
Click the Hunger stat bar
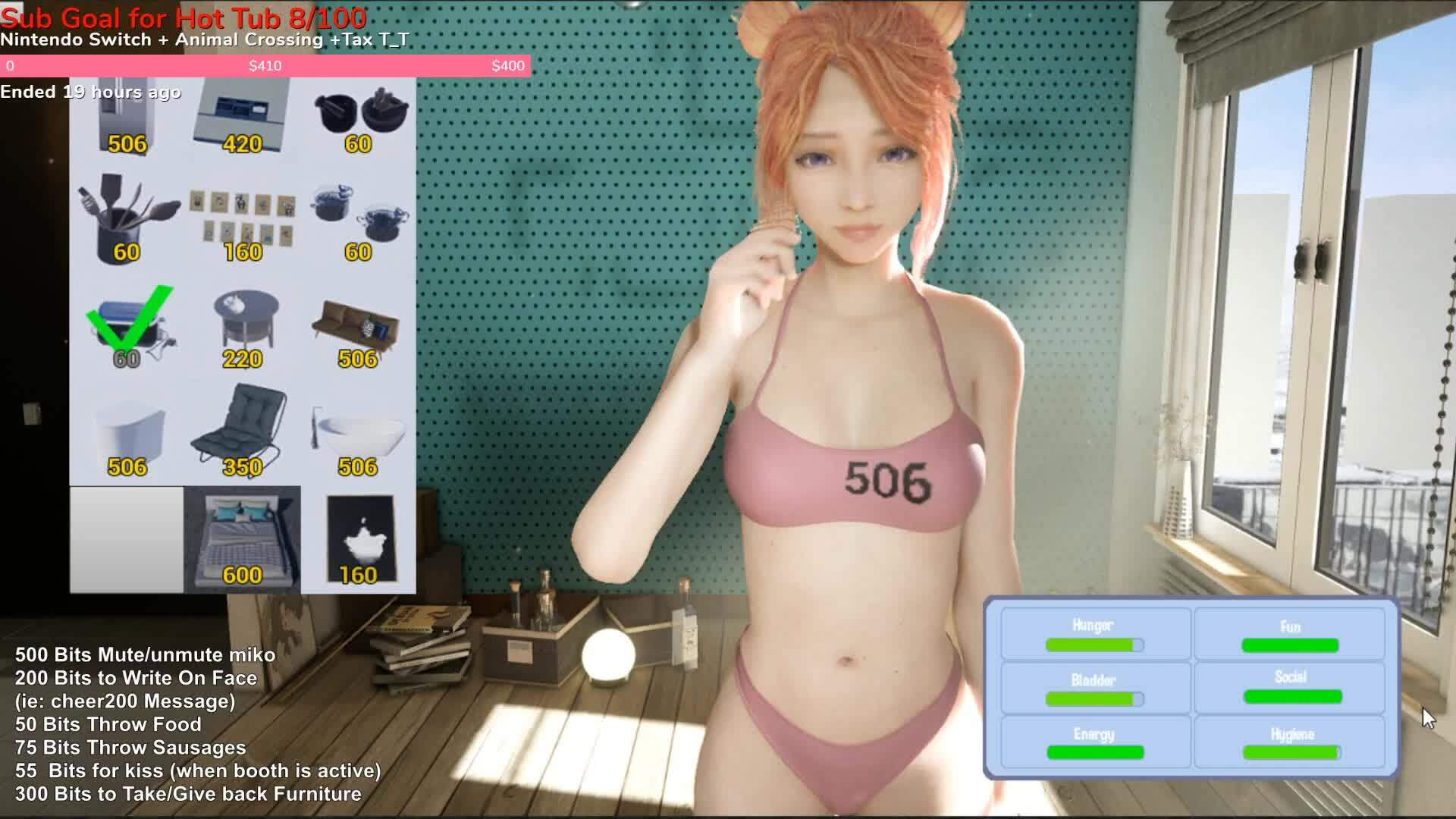click(x=1094, y=644)
